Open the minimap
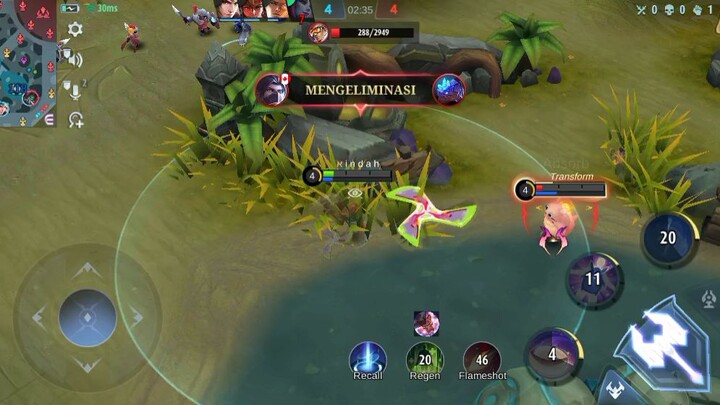 28,63
